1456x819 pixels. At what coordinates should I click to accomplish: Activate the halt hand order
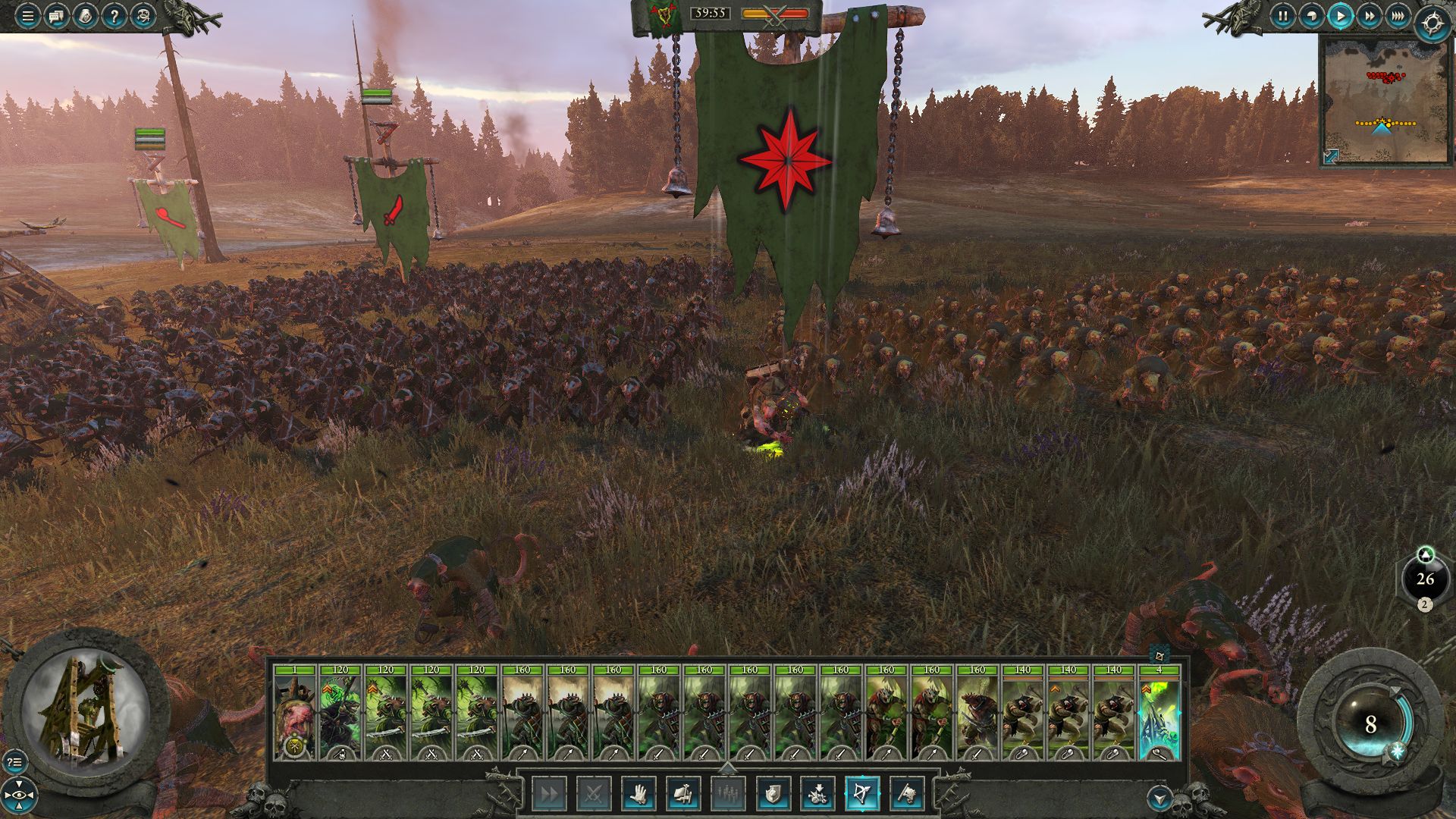coord(639,794)
